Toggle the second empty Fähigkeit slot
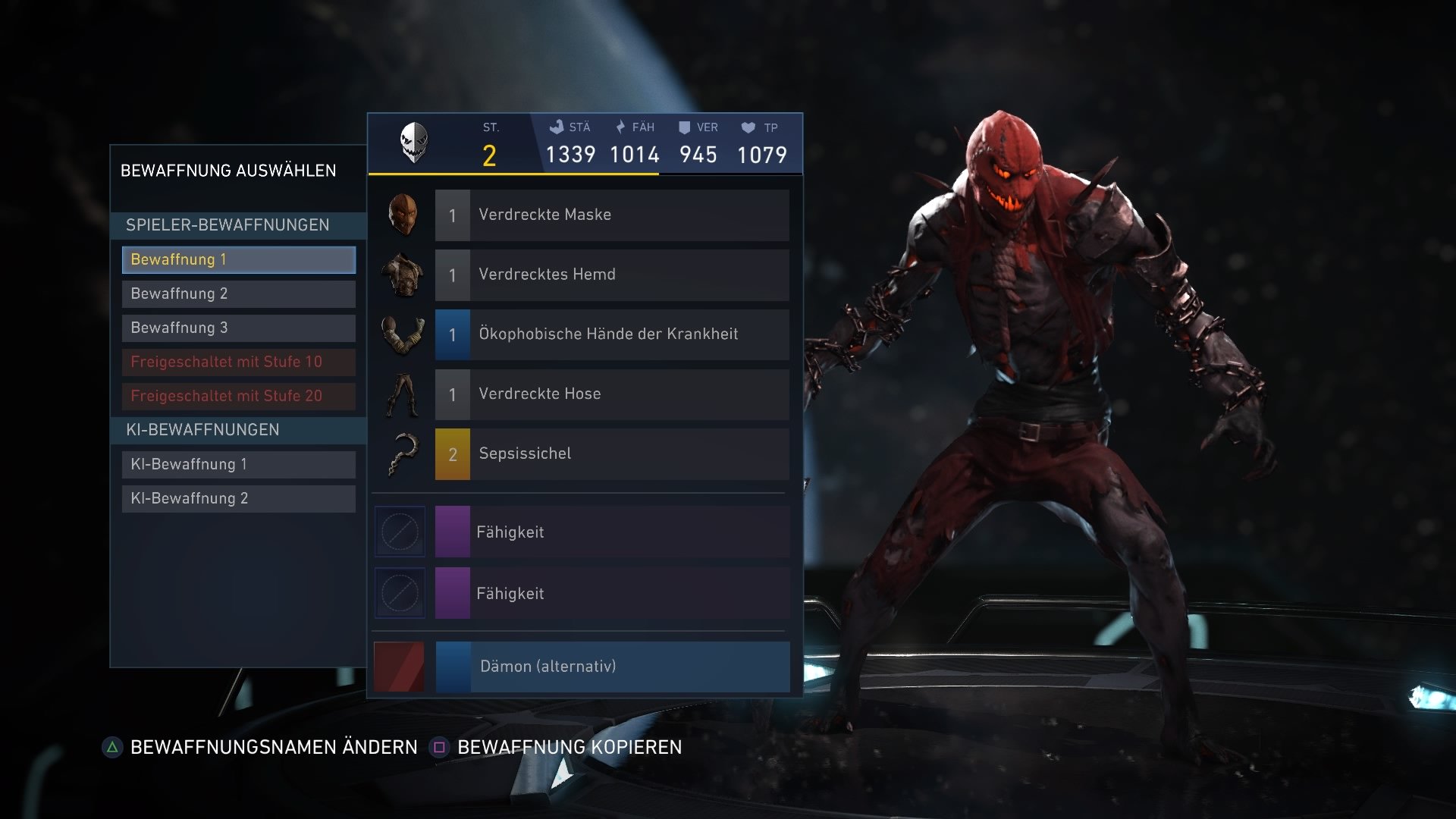Viewport: 1456px width, 819px height. point(399,593)
